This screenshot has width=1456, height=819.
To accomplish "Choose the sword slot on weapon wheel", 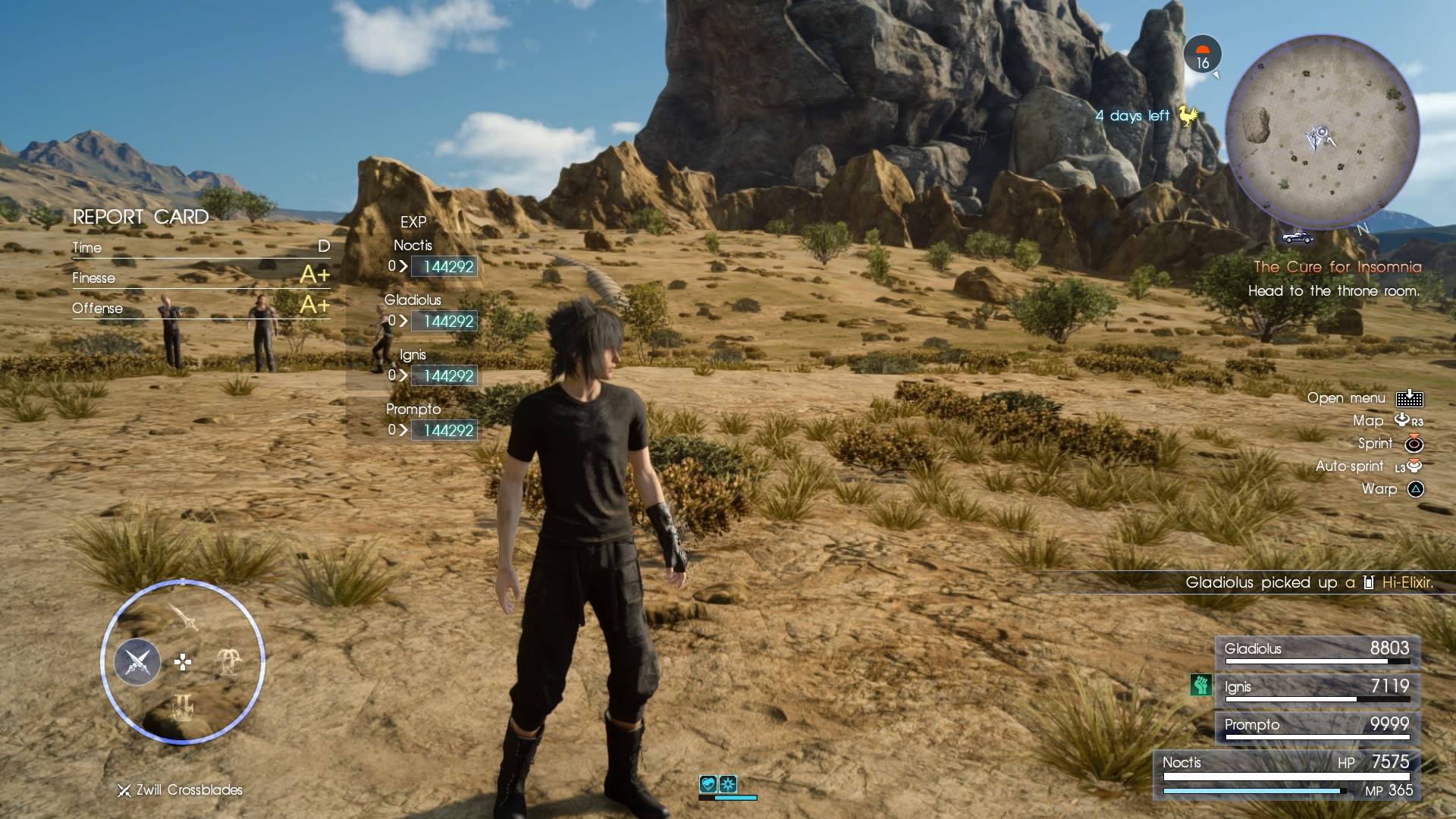I will click(184, 617).
